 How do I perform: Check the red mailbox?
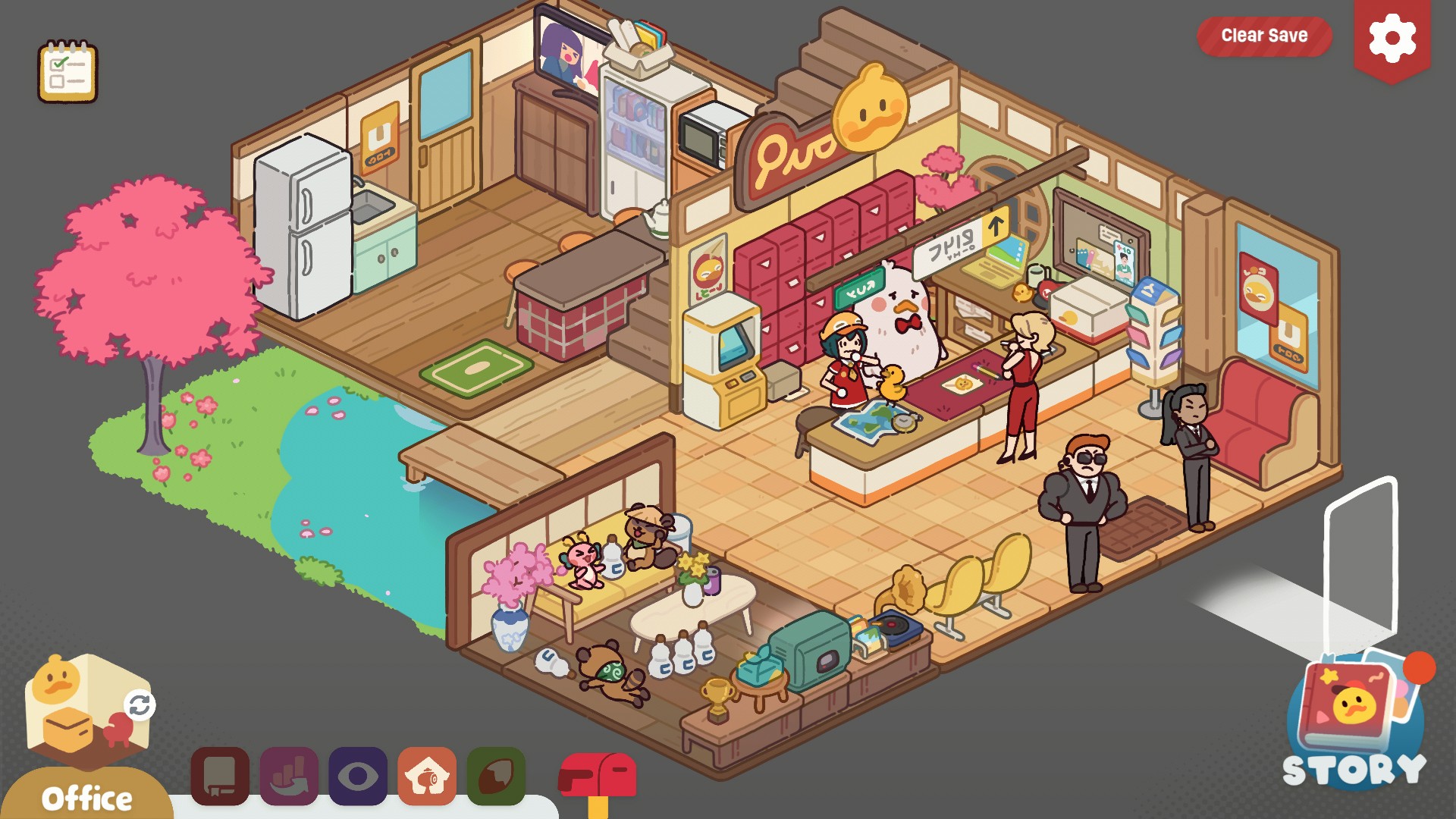pos(598,777)
